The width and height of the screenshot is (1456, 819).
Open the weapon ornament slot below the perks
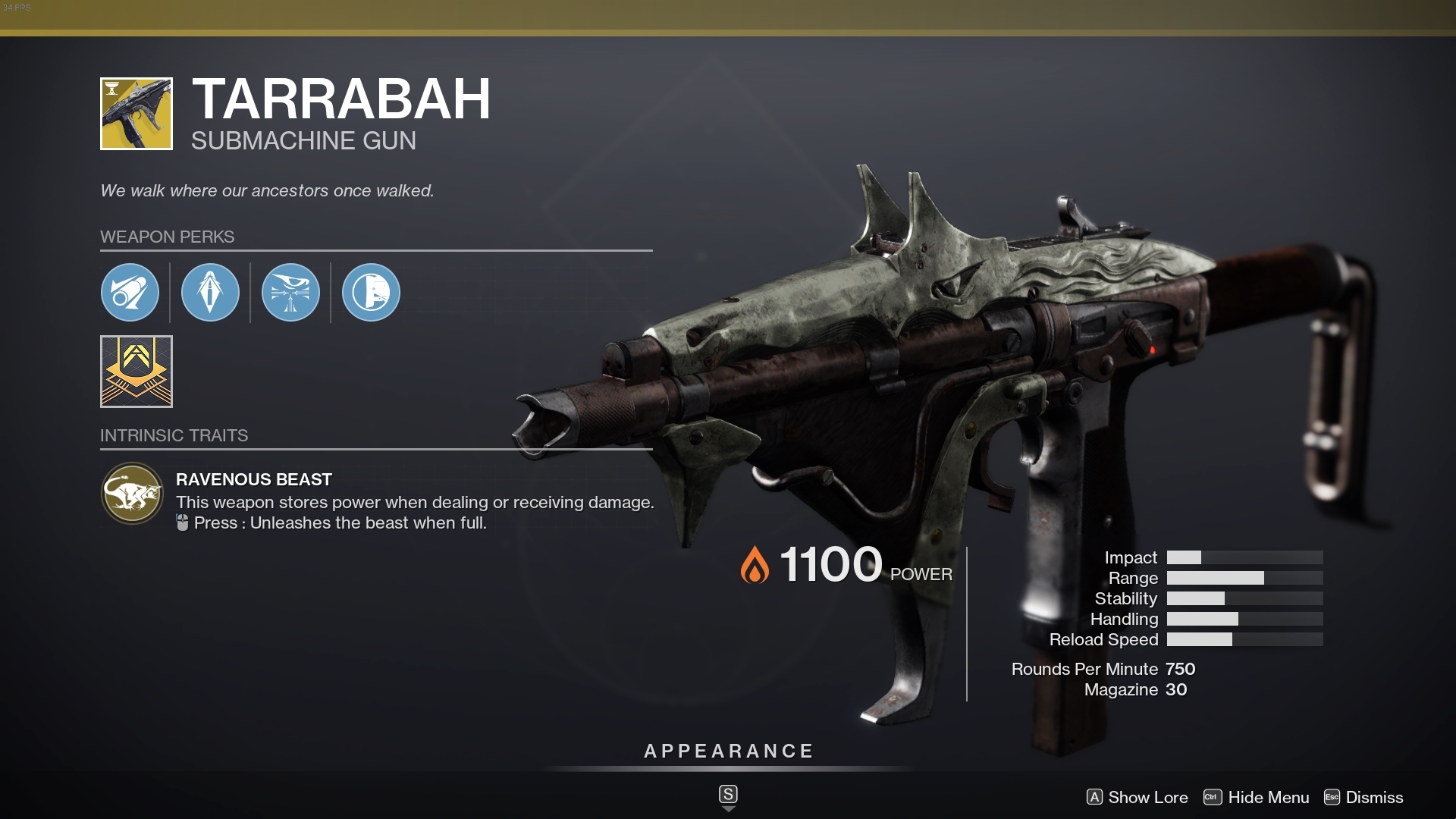pyautogui.click(x=136, y=372)
